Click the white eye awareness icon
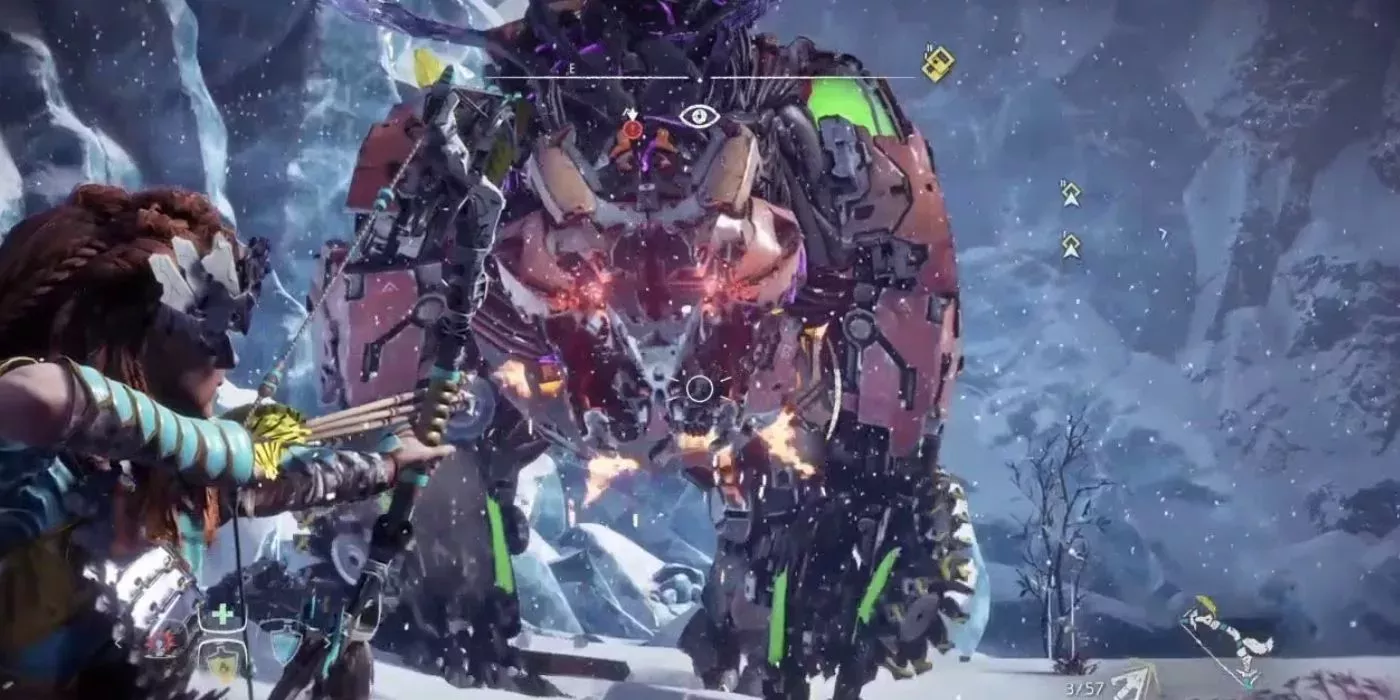The width and height of the screenshot is (1400, 700). pos(699,116)
